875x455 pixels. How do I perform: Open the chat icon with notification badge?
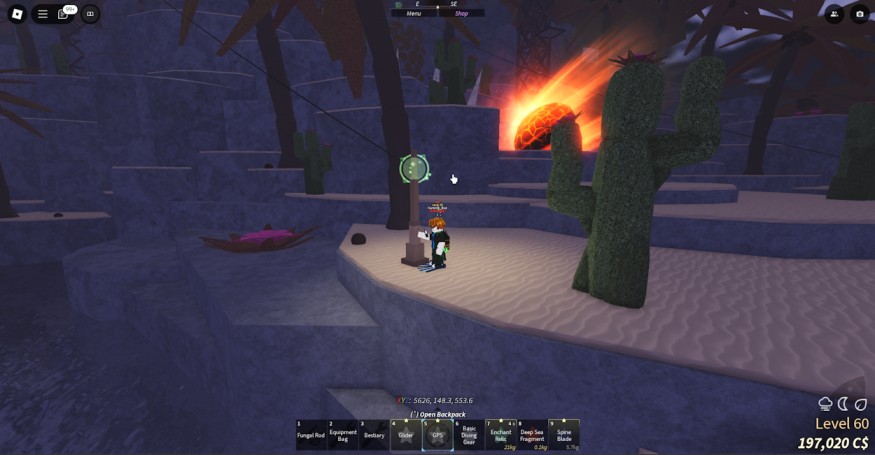65,14
